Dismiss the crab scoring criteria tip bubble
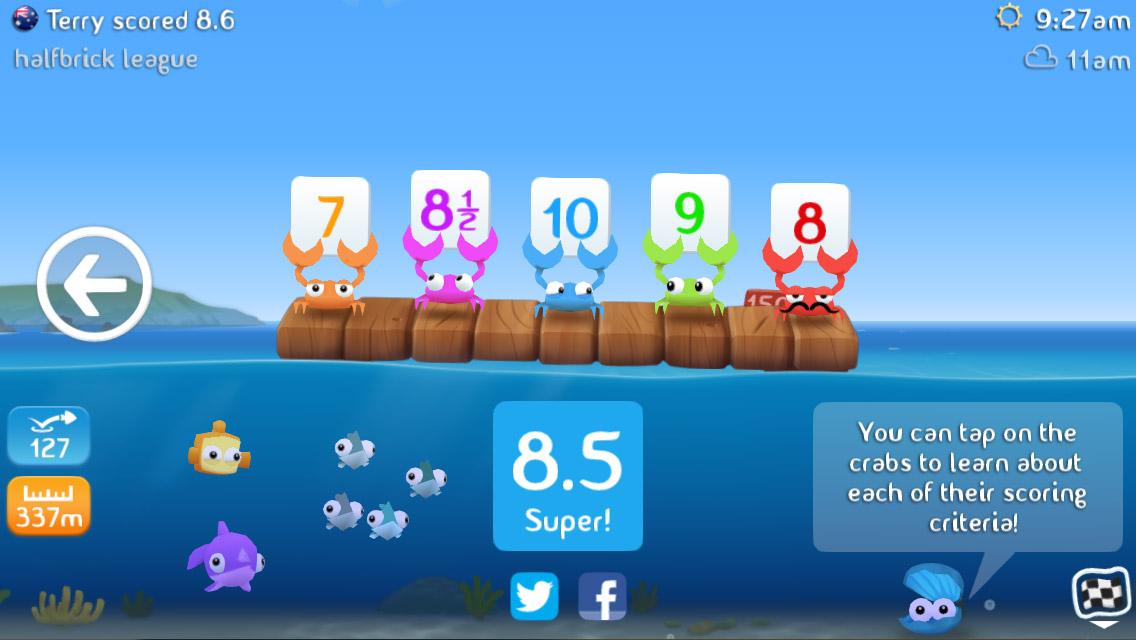Image resolution: width=1136 pixels, height=640 pixels. (967, 477)
